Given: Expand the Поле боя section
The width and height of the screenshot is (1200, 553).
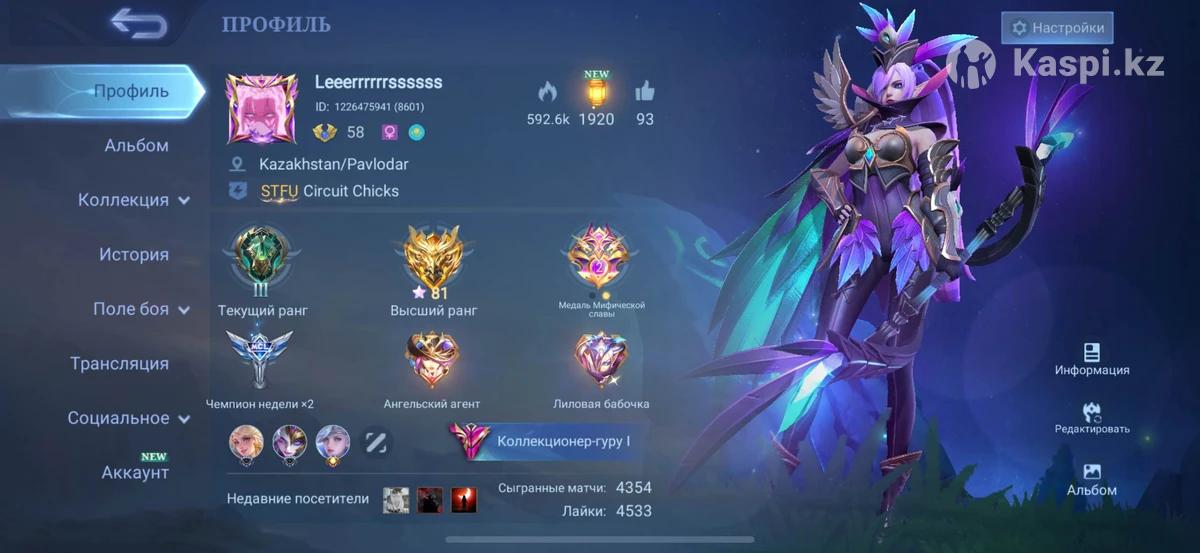Looking at the screenshot, I should (x=140, y=309).
